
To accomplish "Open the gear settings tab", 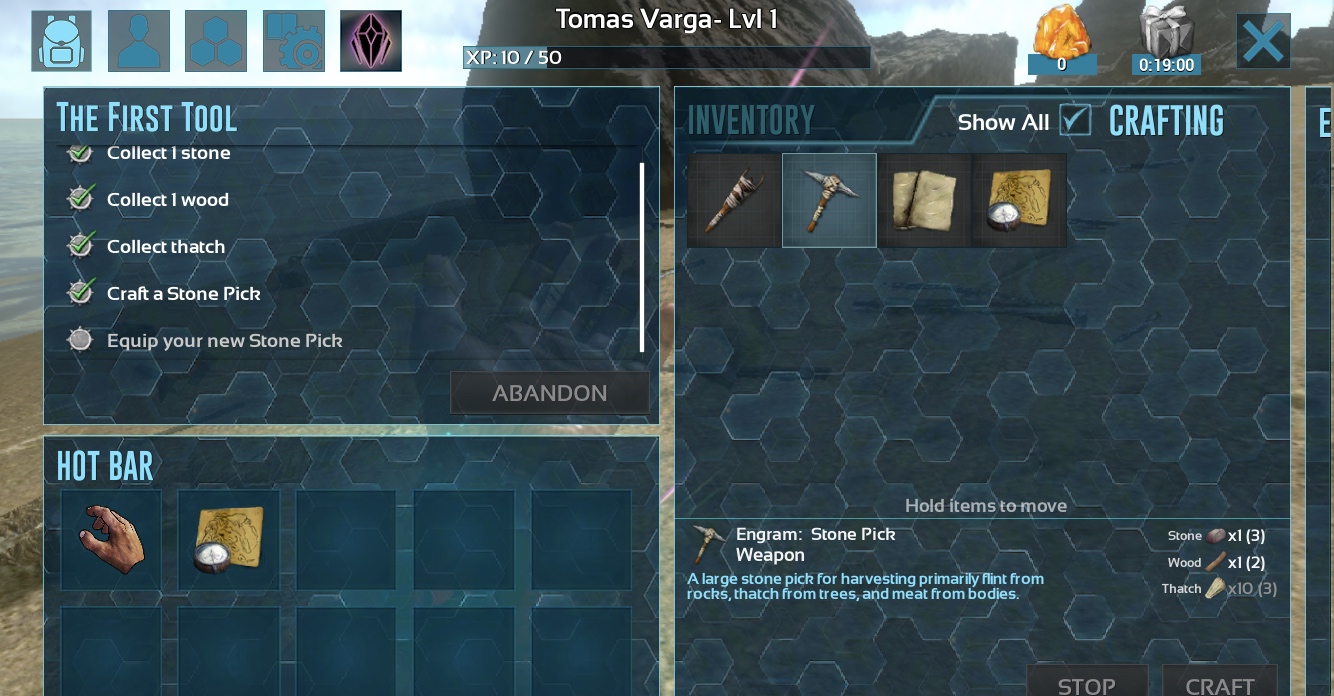I will (294, 41).
